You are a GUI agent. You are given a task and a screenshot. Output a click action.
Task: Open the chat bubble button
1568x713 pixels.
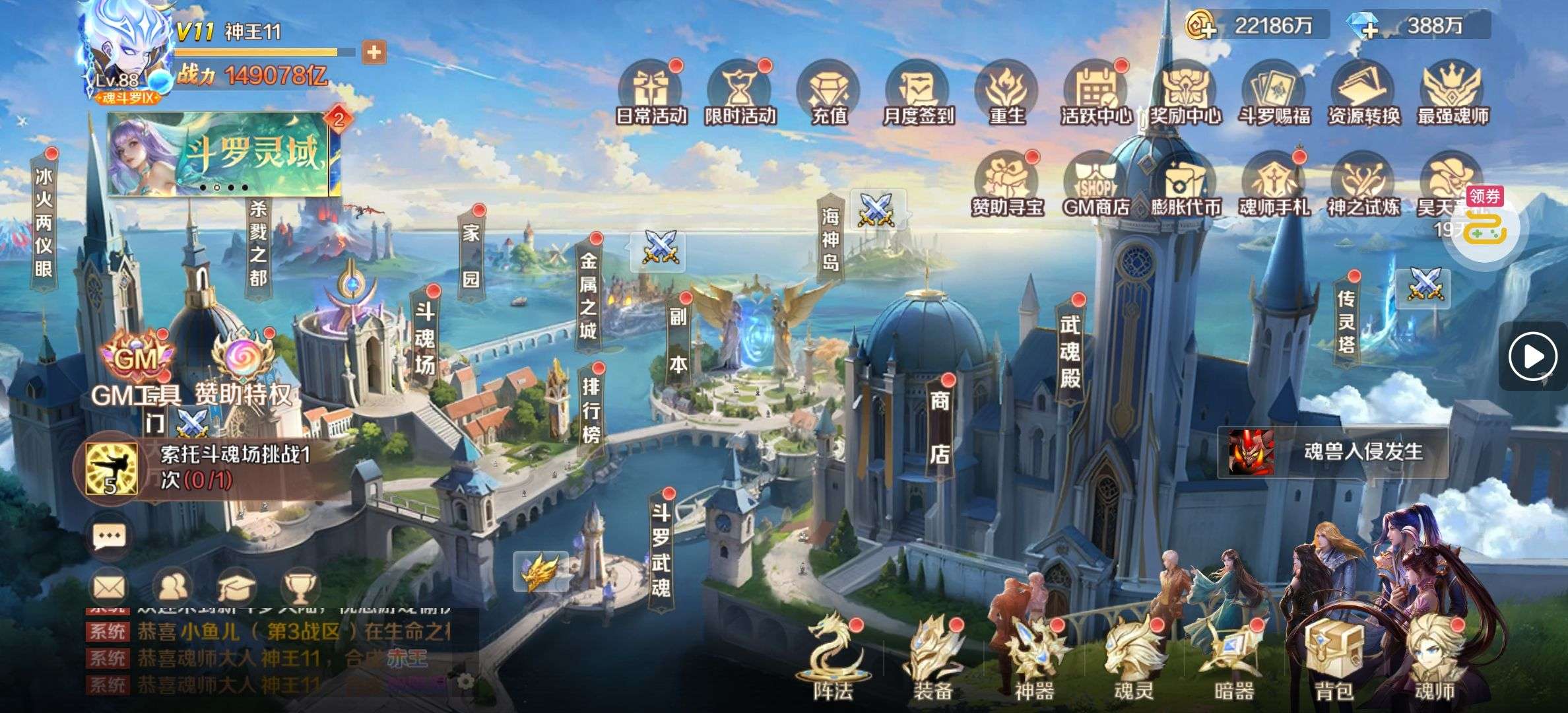110,537
